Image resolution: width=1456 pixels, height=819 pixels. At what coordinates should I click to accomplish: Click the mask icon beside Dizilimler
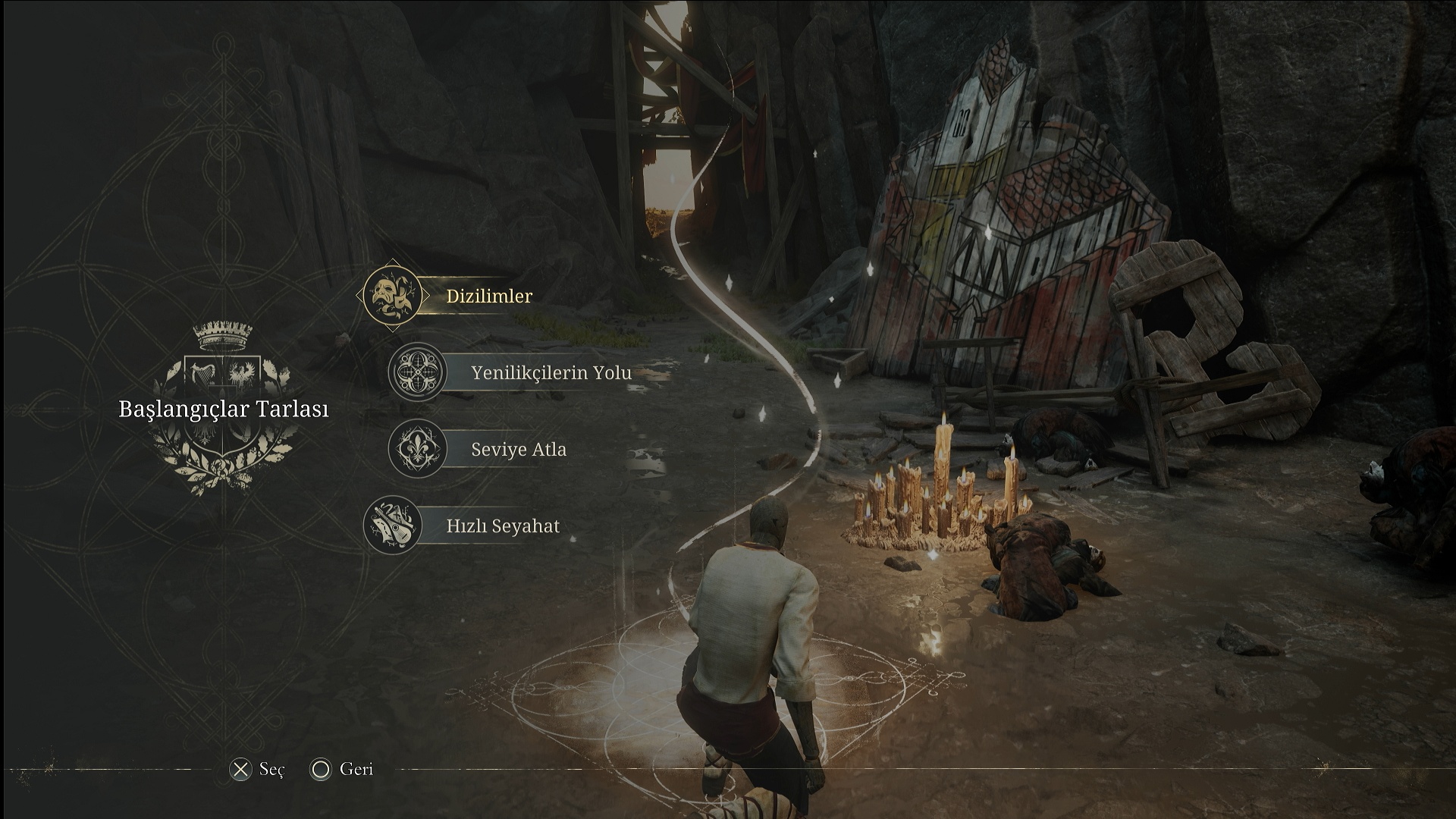click(x=392, y=296)
